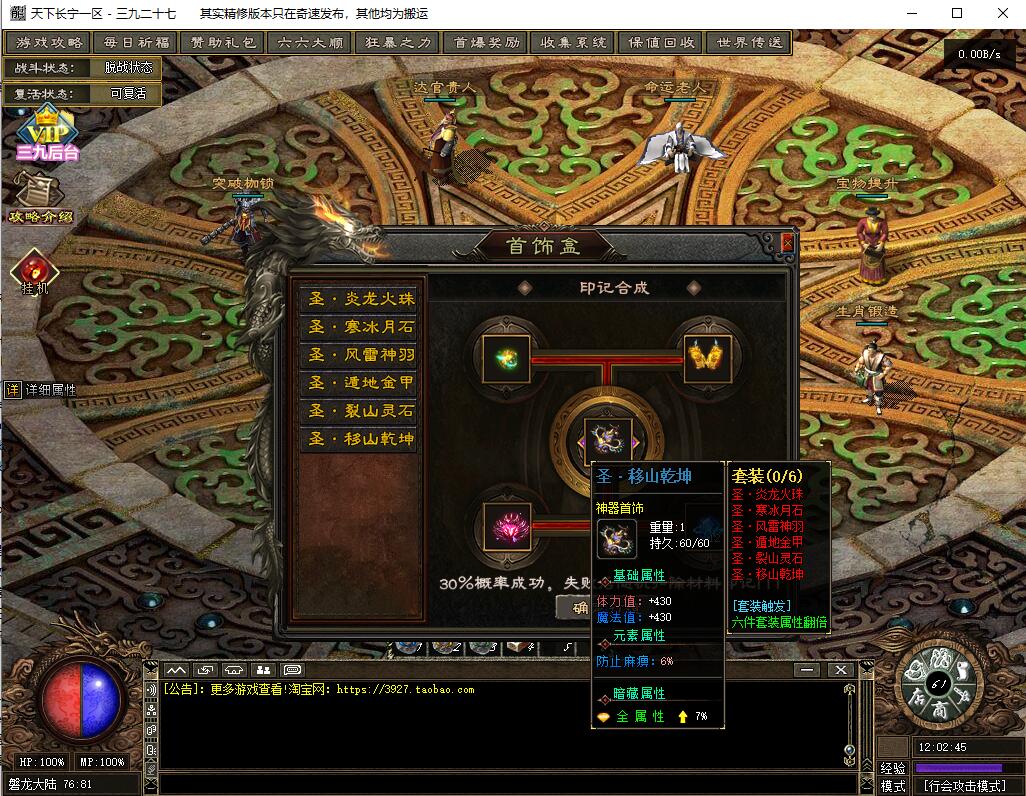Show 详细属性 details
This screenshot has height=796, width=1026.
click(42, 390)
